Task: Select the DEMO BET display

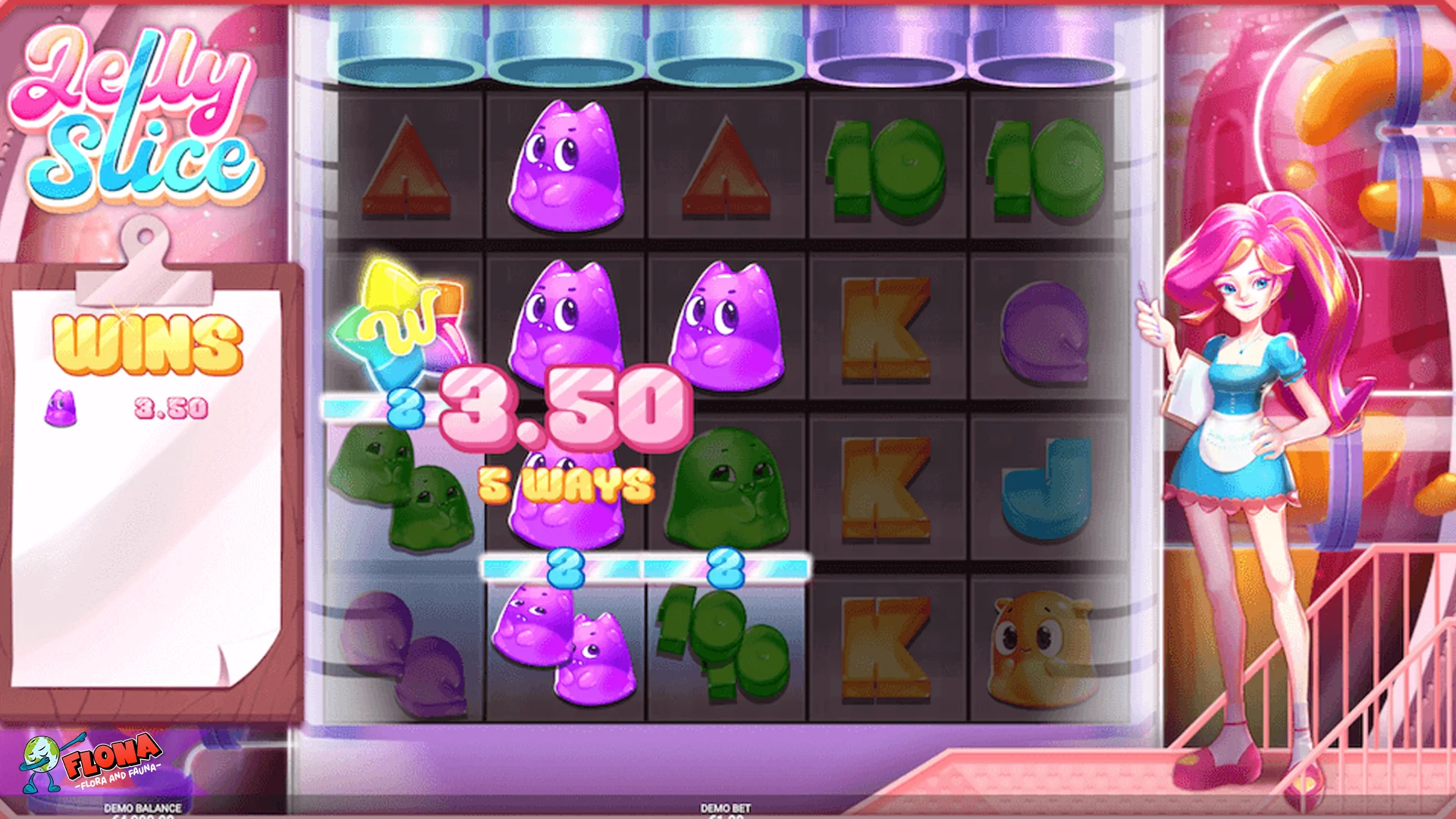Action: pyautogui.click(x=724, y=811)
